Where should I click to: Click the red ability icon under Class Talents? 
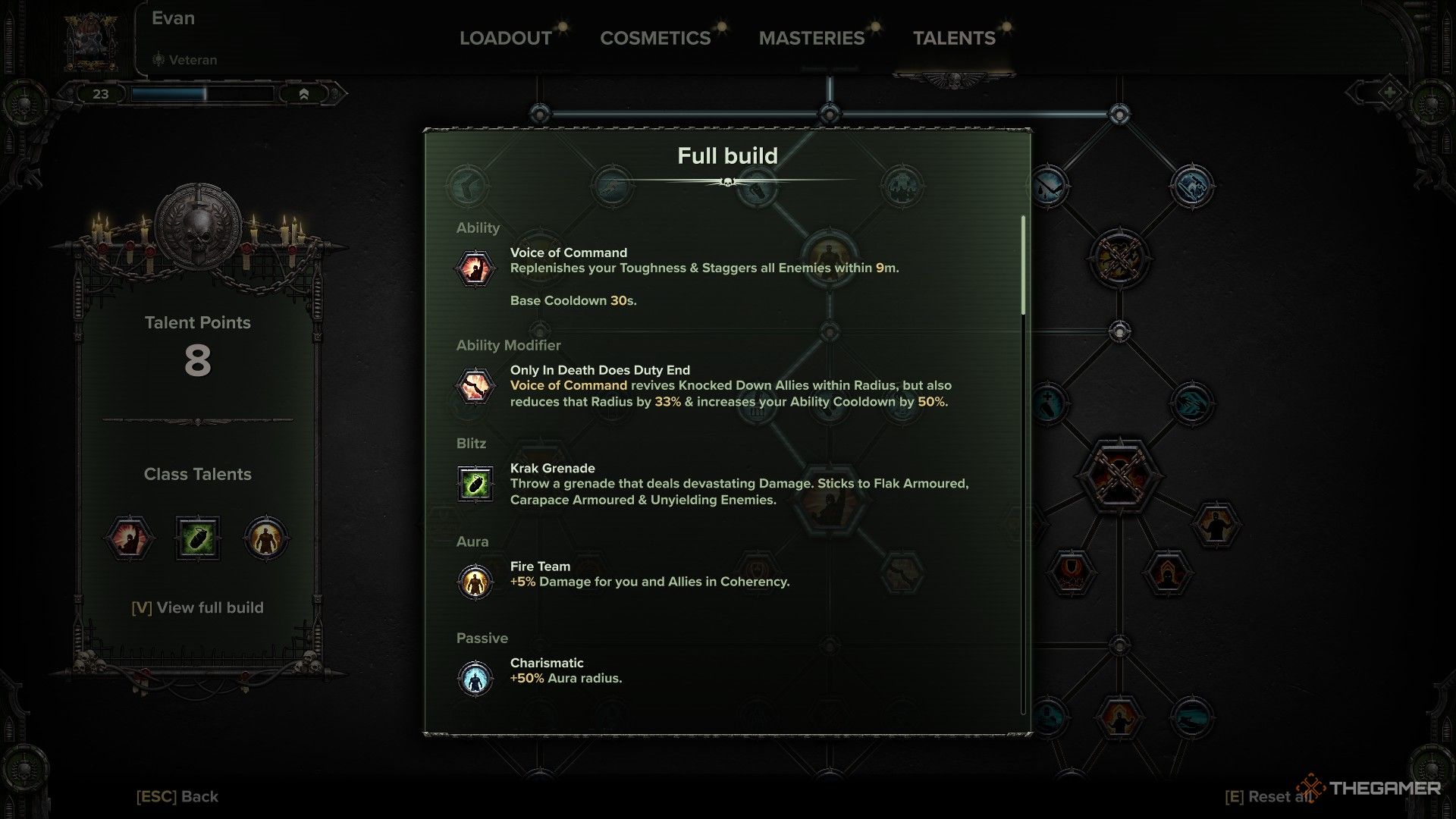(x=129, y=538)
